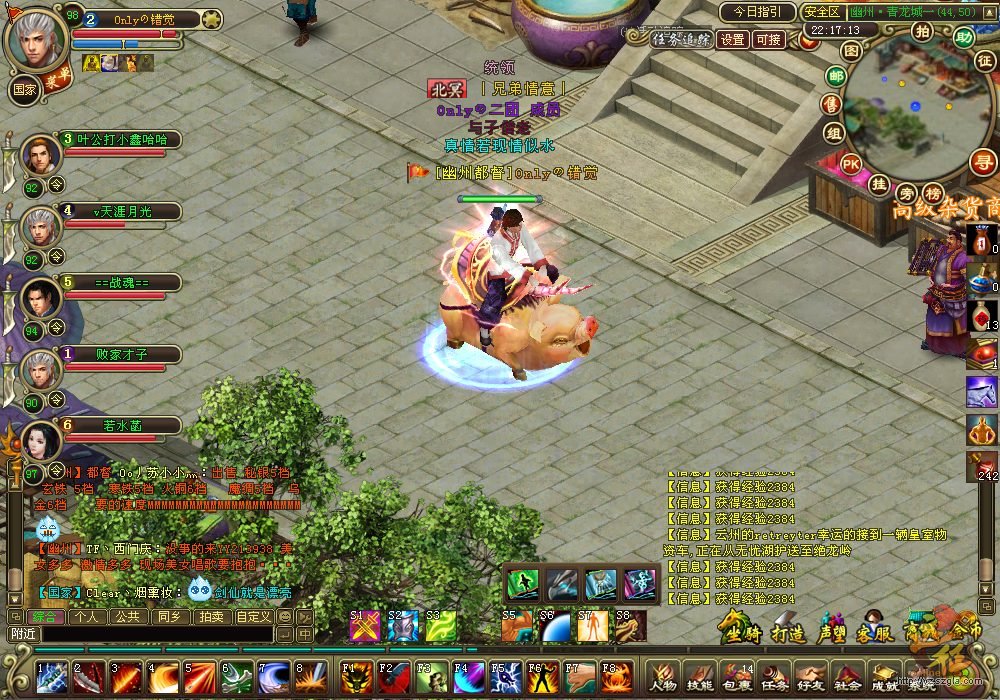Open the 图 world map button

pyautogui.click(x=851, y=49)
